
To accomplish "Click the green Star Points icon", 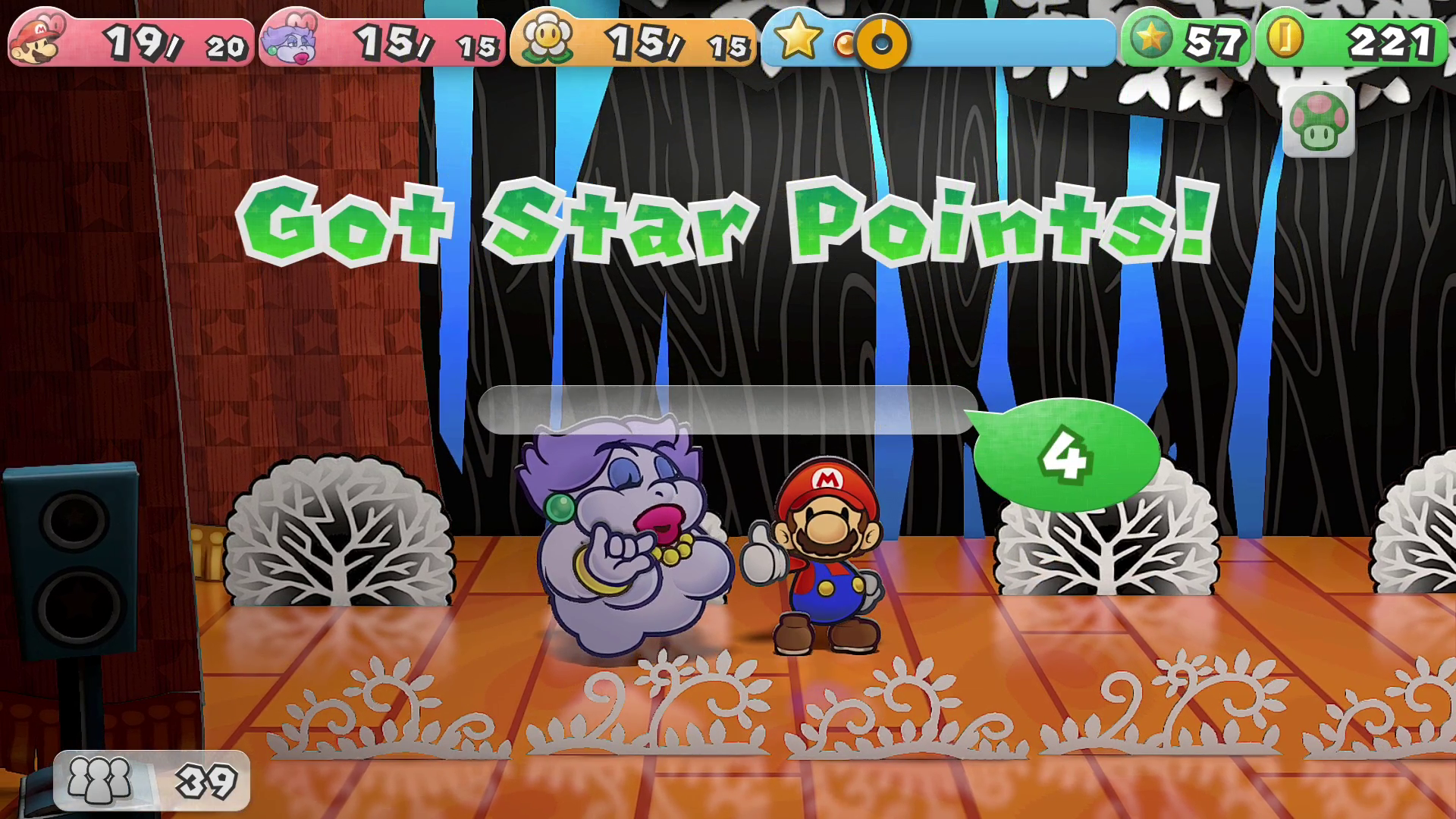I will tap(1150, 38).
